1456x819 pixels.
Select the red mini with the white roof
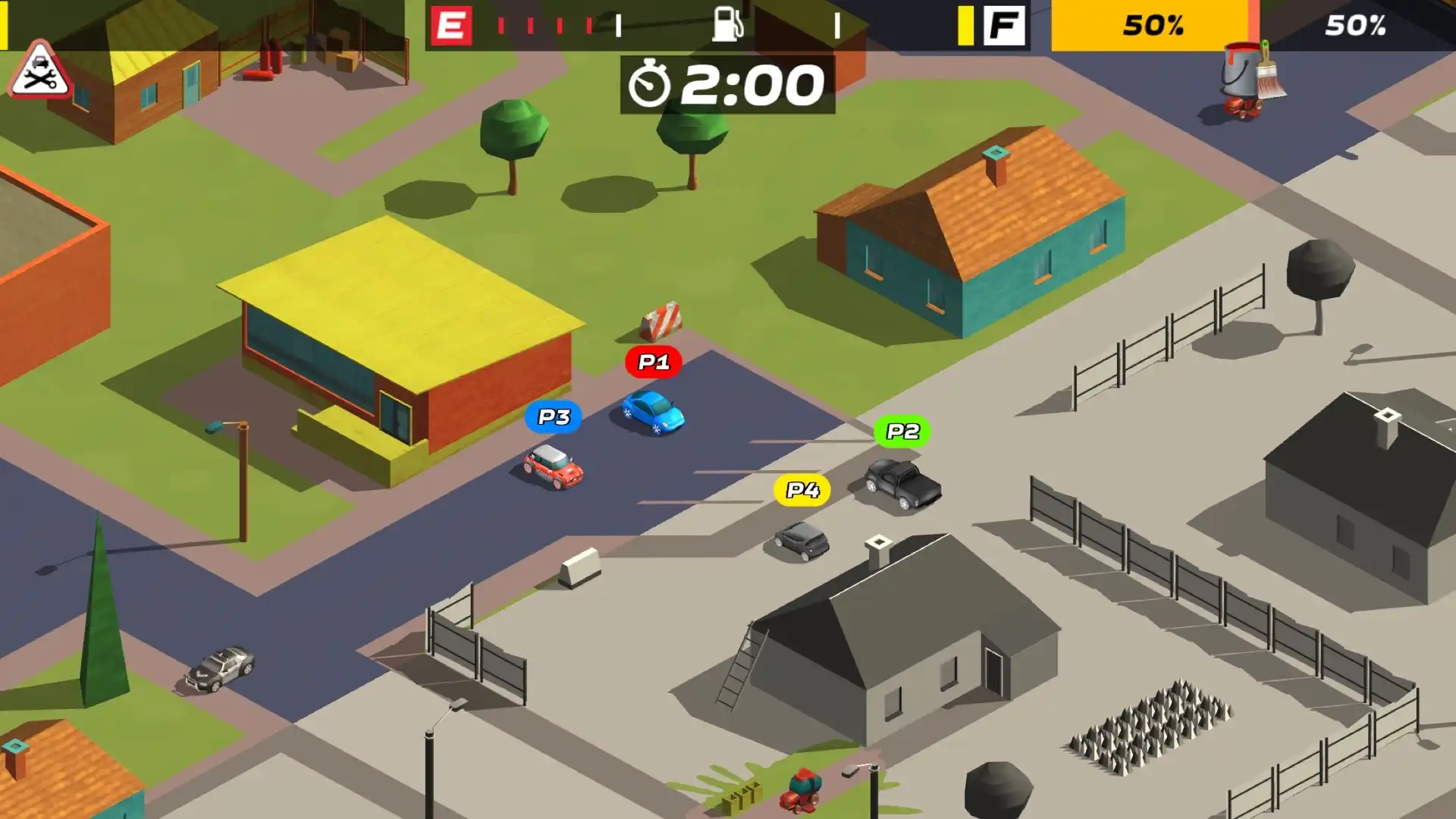553,465
